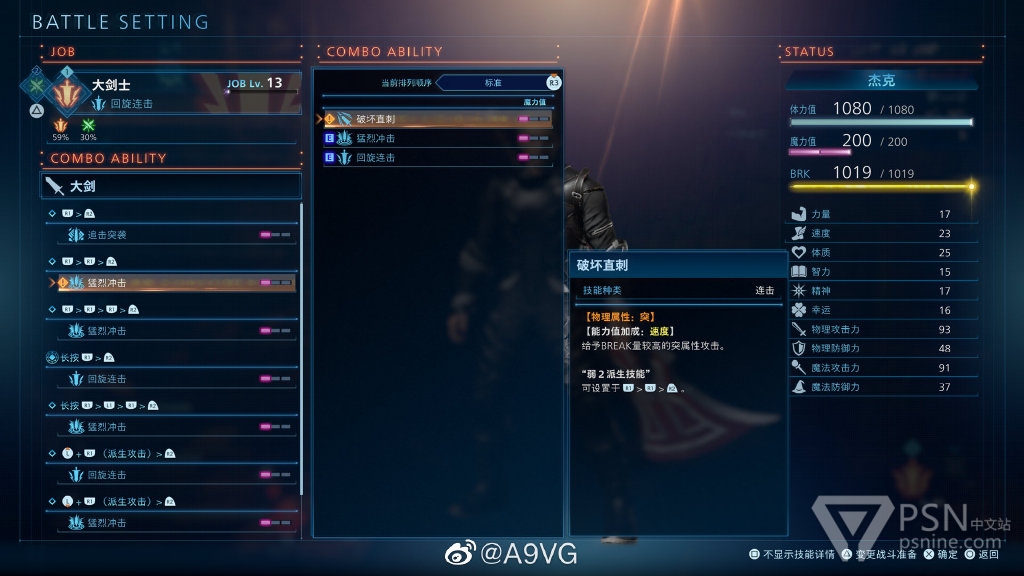This screenshot has height=576, width=1024.
Task: Choose the 追击突袭 combo ability slot
Action: click(x=171, y=235)
